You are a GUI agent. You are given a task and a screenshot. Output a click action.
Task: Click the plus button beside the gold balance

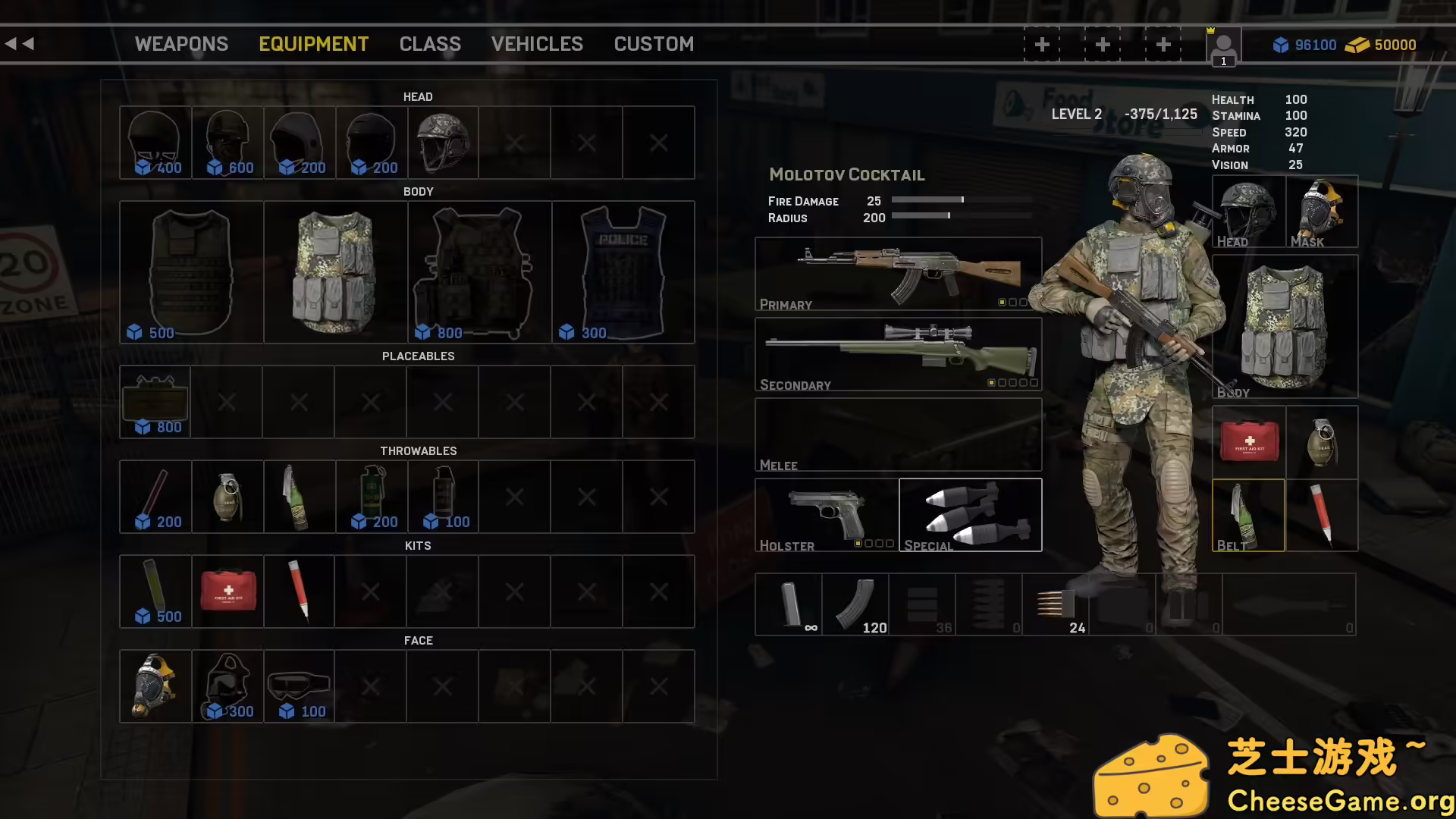(x=1163, y=44)
